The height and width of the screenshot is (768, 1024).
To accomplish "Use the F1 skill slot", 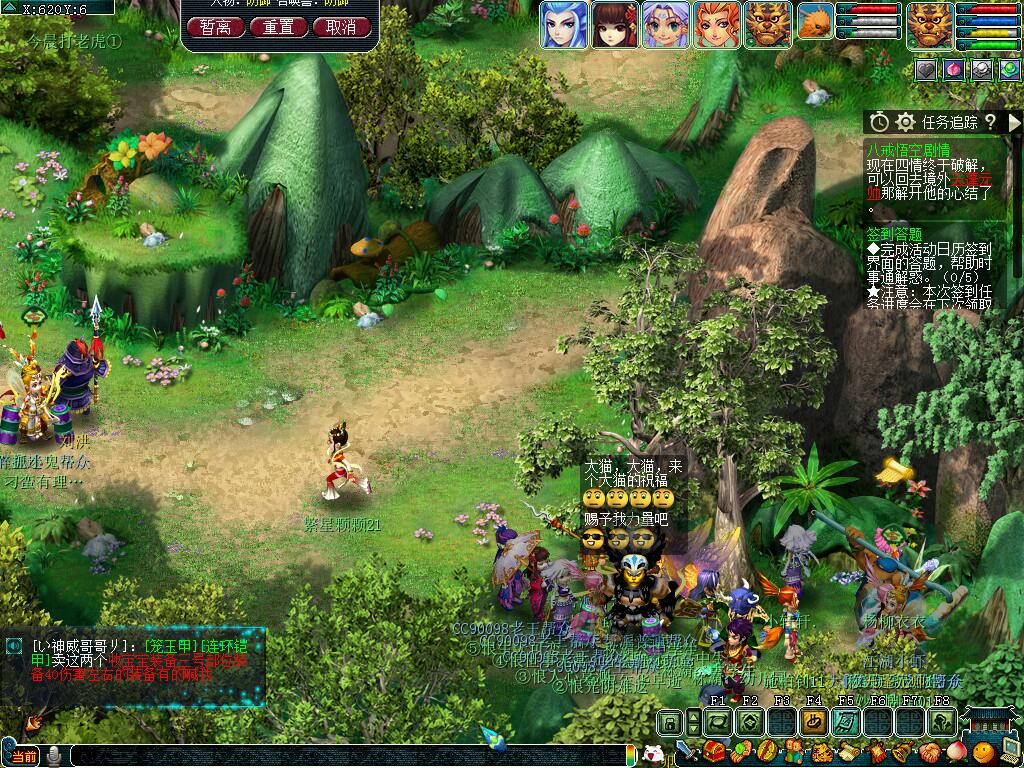I will coord(718,722).
